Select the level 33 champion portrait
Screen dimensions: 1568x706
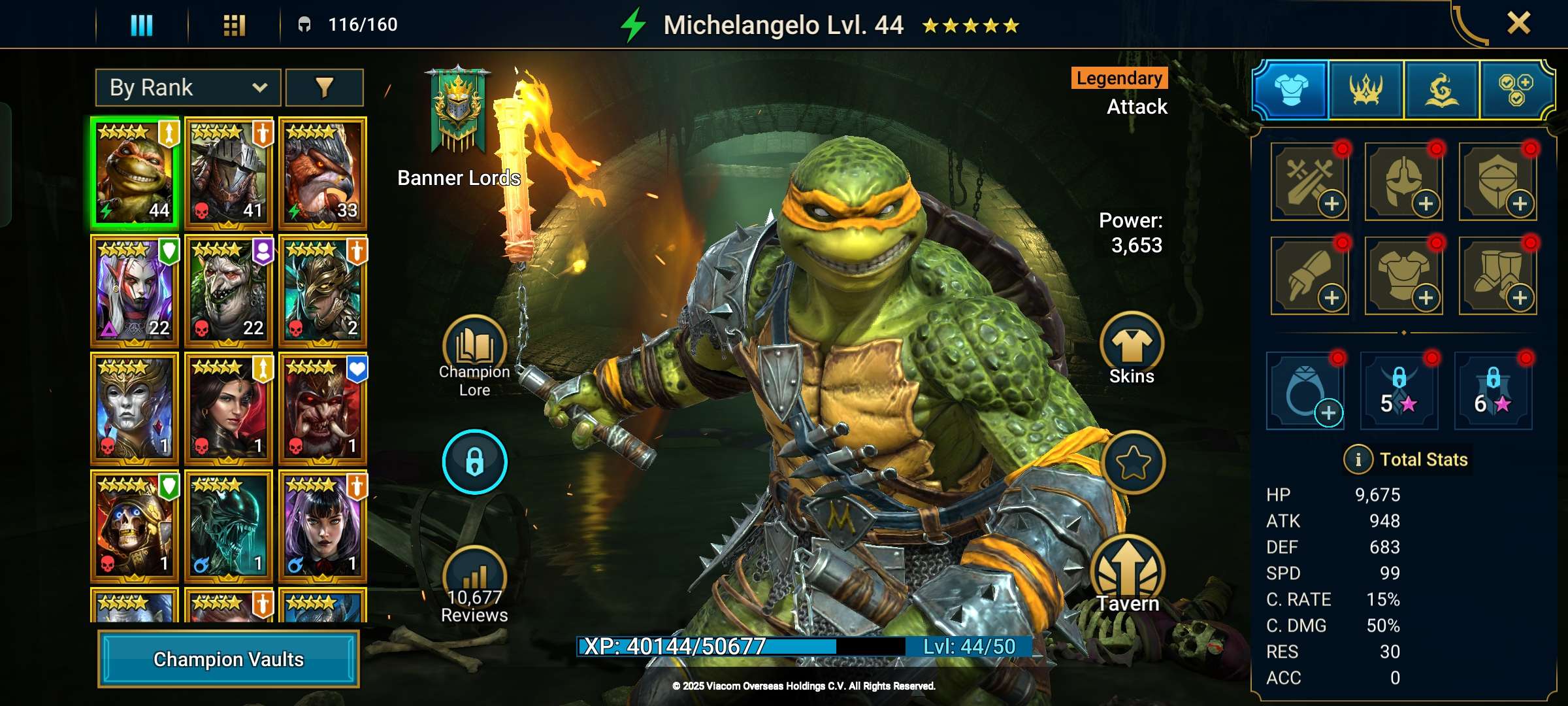pos(322,173)
